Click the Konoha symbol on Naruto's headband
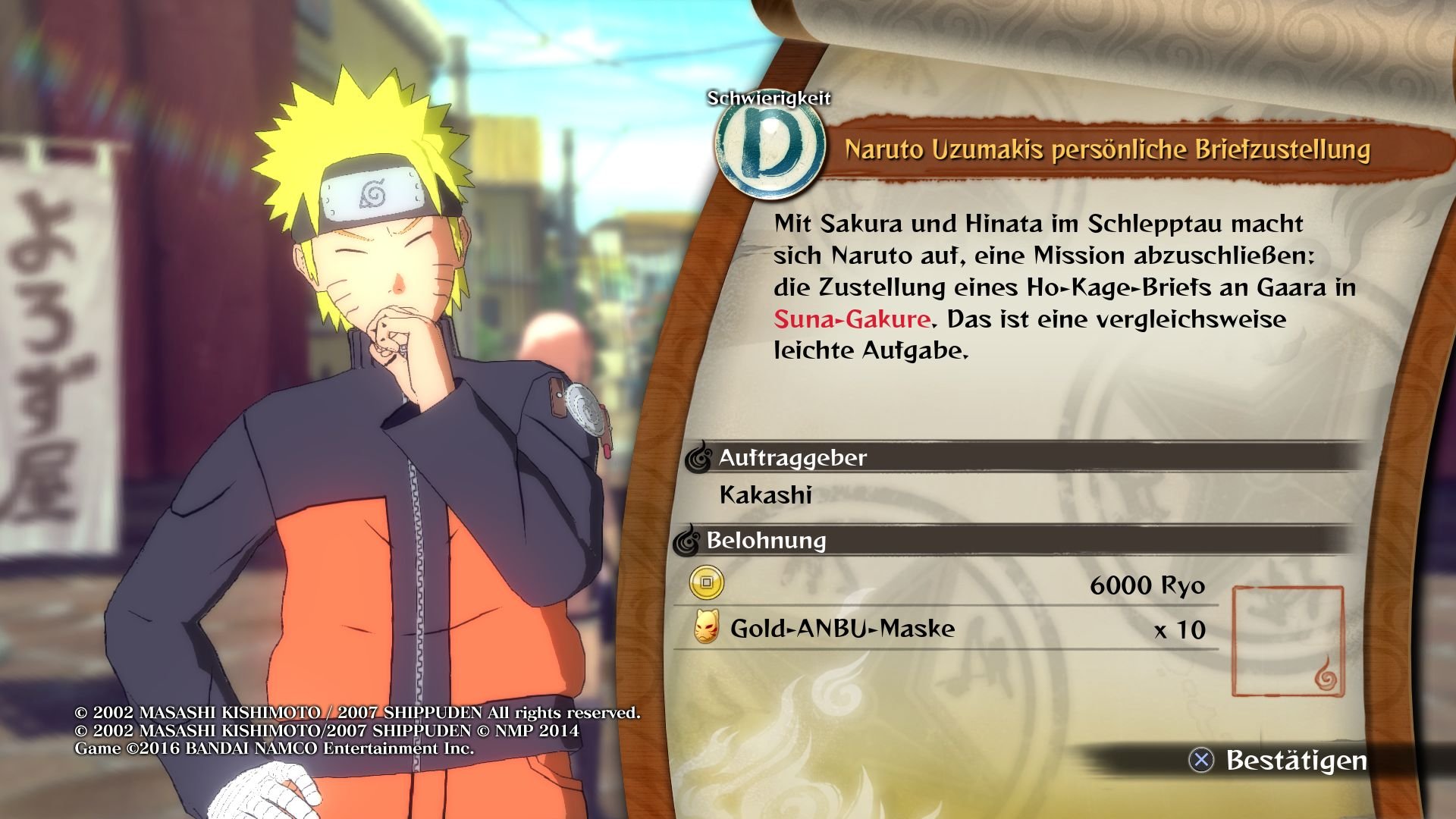 pos(372,193)
